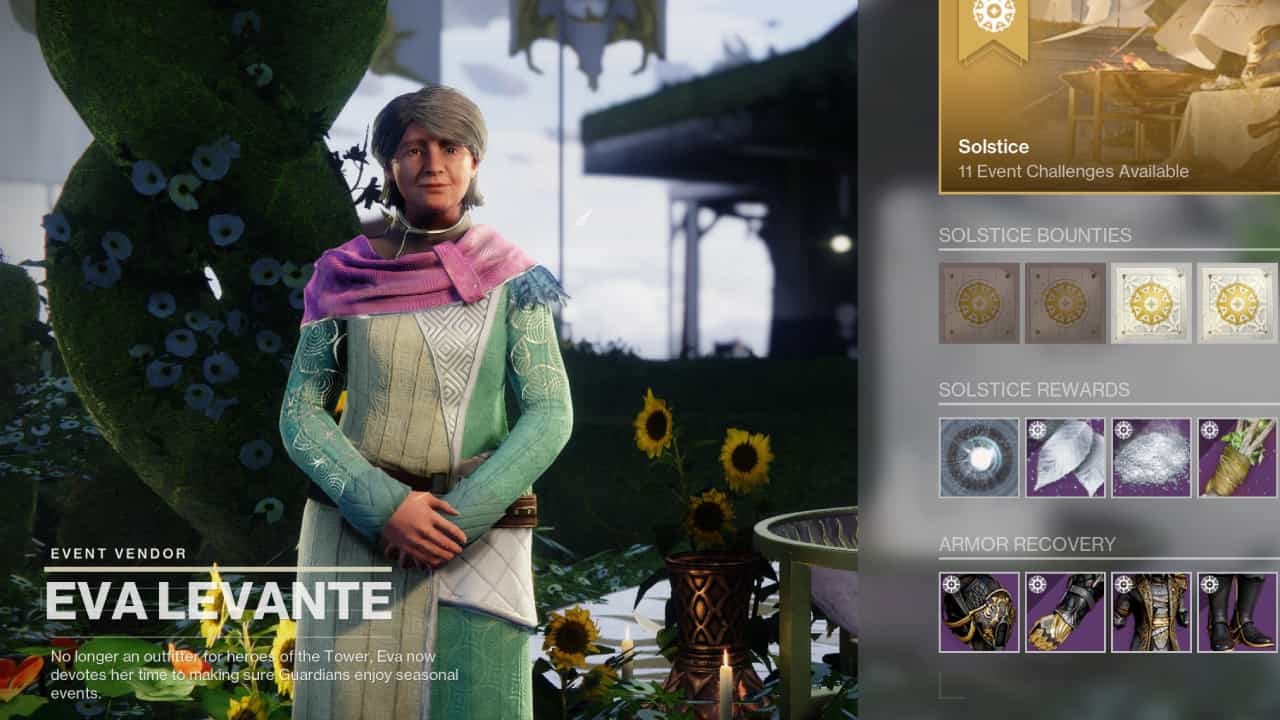Select the Silver Leaves reward item
Viewport: 1280px width, 720px height.
tap(1065, 458)
